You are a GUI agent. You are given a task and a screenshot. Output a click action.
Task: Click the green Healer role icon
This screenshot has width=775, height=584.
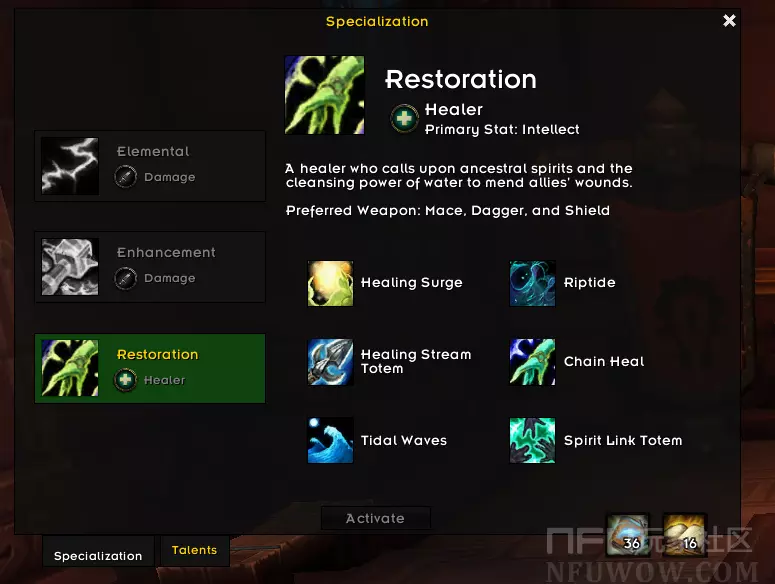point(404,119)
